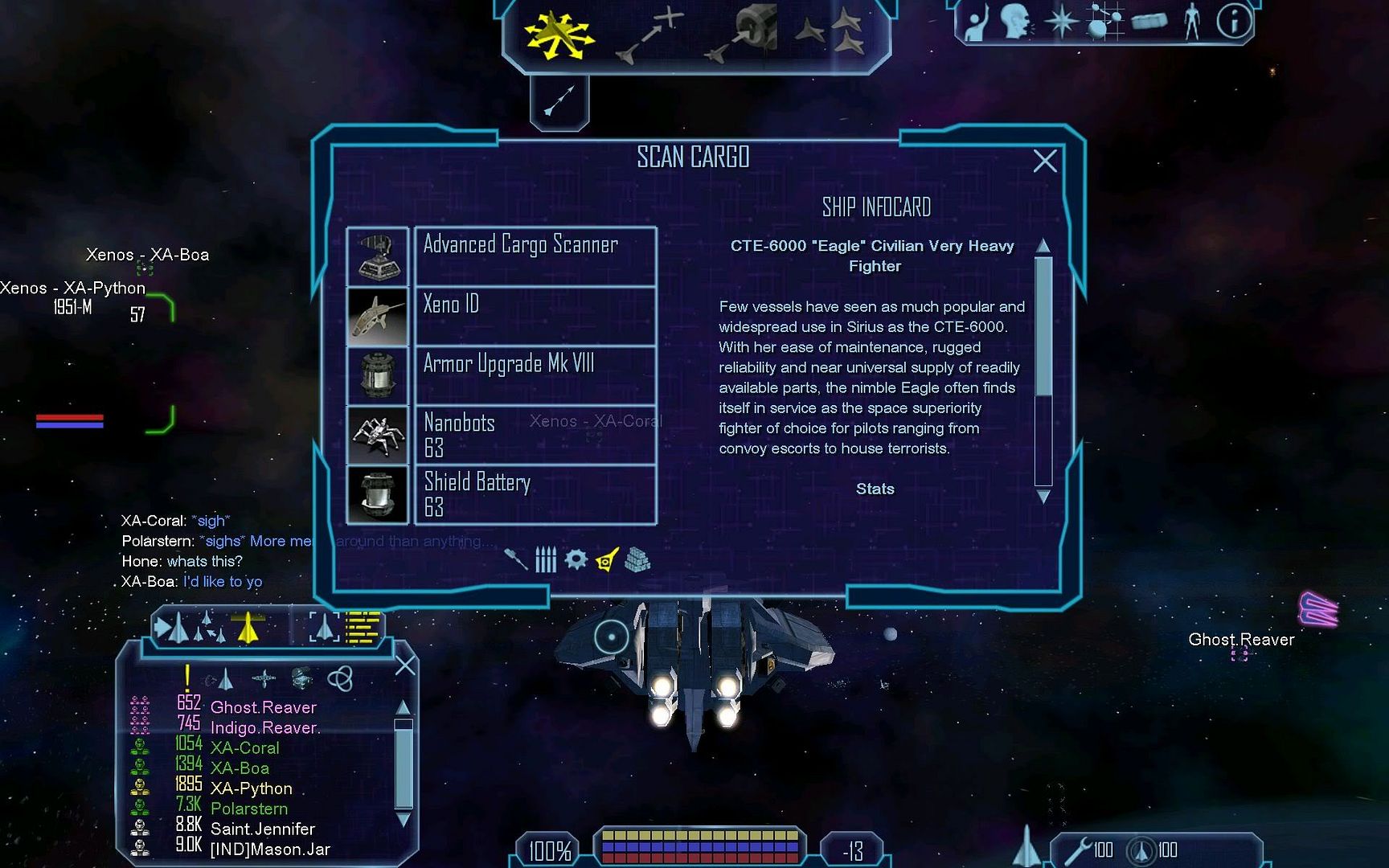Select the Shield Battery cargo row
This screenshot has width=1389, height=868.
535,494
